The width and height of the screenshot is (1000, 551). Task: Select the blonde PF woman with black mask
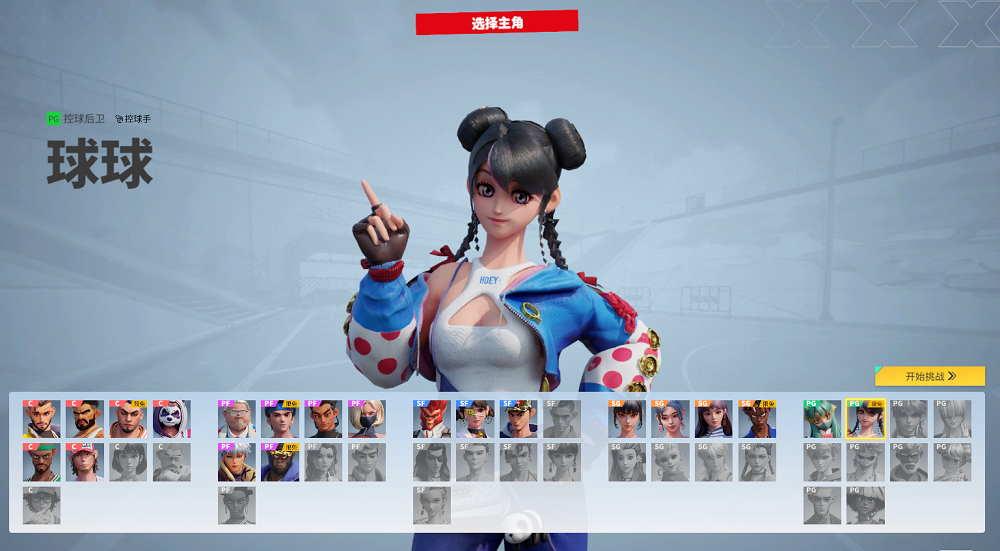pyautogui.click(x=367, y=419)
